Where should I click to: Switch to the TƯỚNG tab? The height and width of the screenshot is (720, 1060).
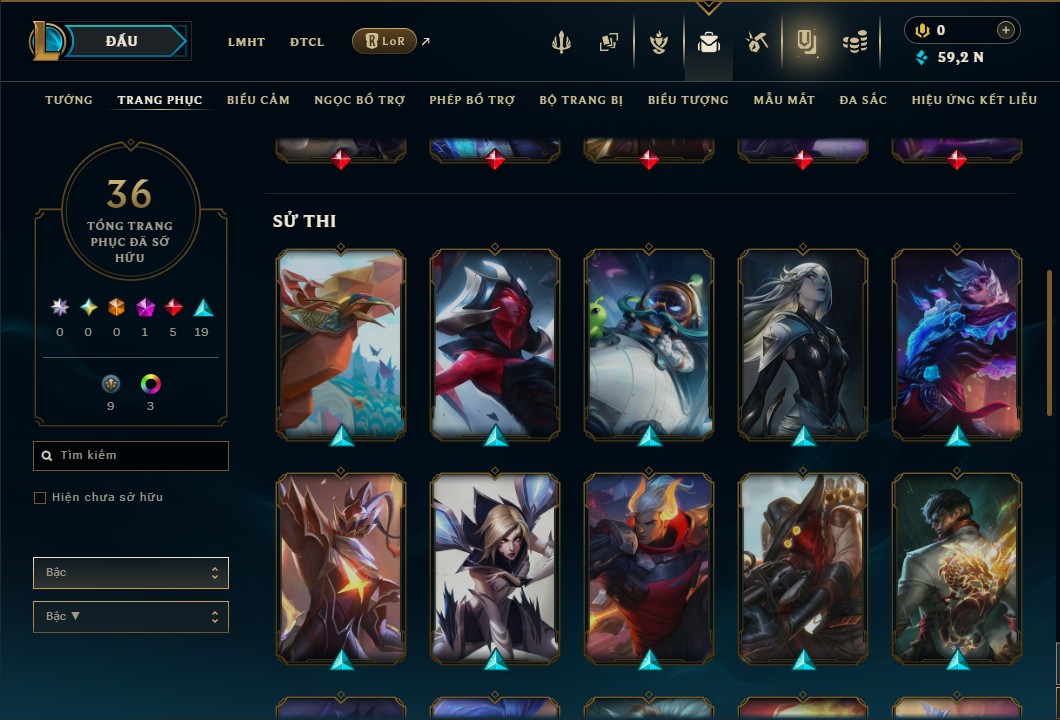[69, 100]
